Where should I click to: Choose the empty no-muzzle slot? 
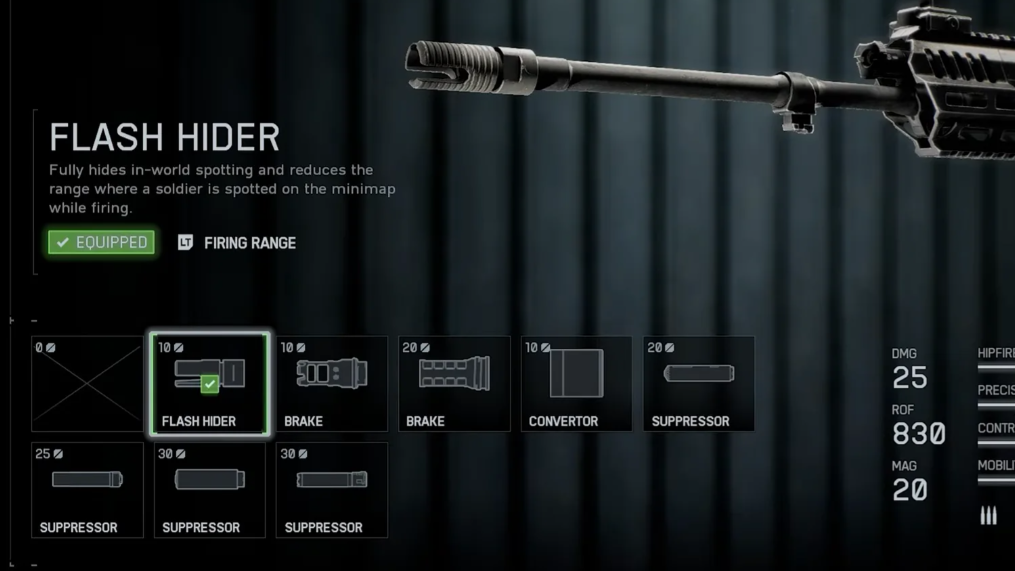tap(87, 385)
